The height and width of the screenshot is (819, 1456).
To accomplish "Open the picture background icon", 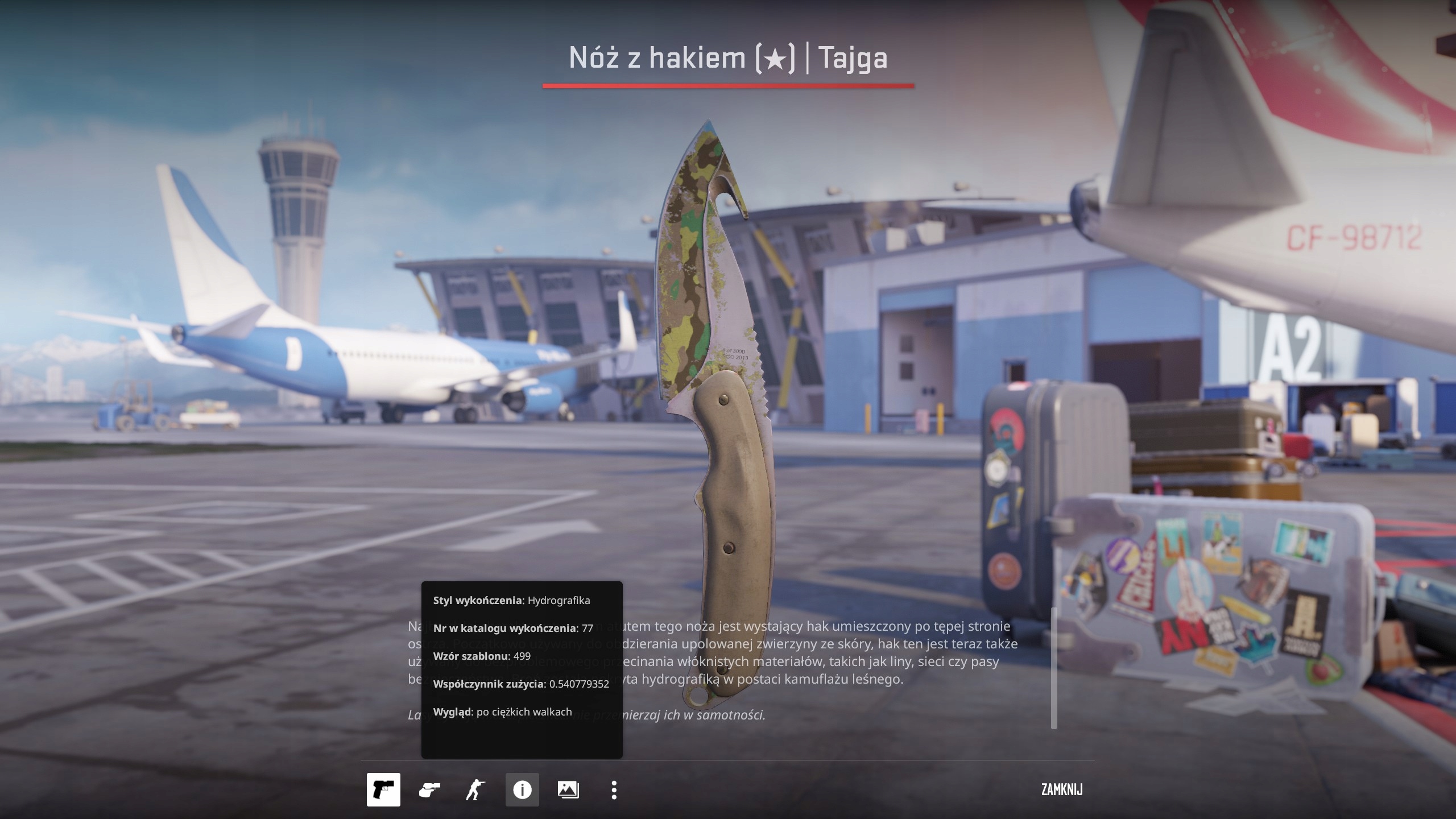I will 568,790.
